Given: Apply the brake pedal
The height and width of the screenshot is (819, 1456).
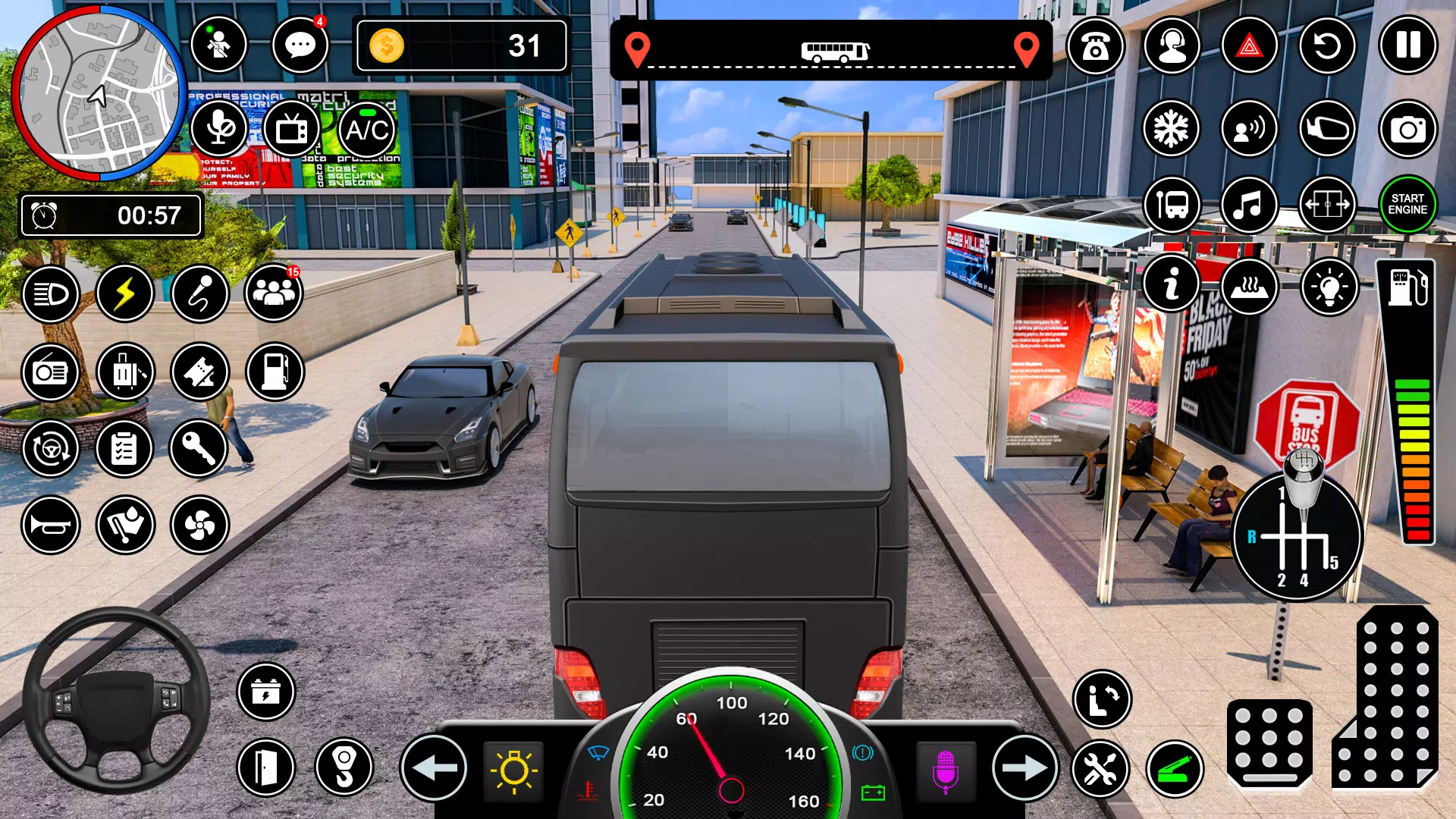Looking at the screenshot, I should pos(1269,743).
